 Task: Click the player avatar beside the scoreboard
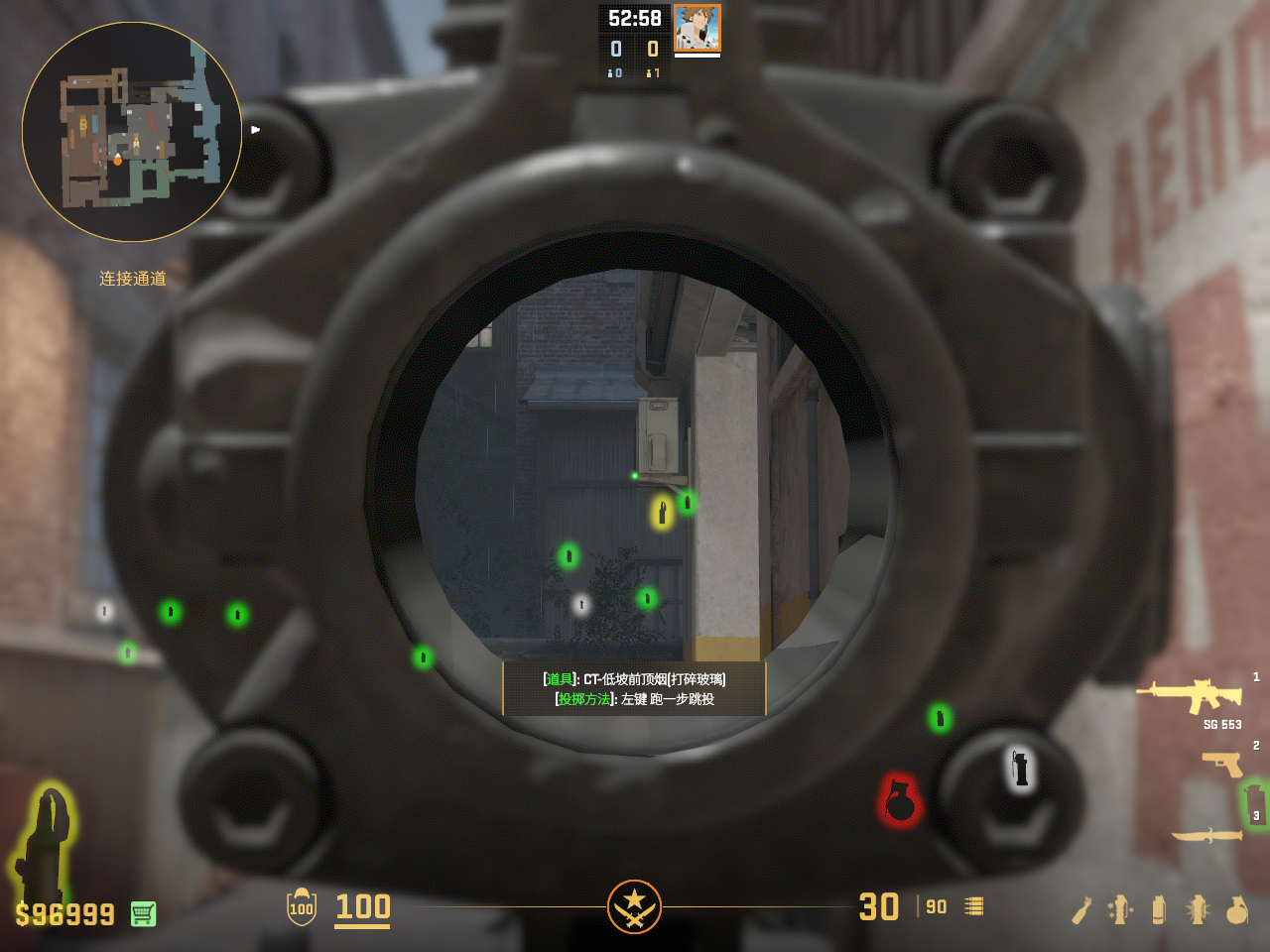pos(697,28)
